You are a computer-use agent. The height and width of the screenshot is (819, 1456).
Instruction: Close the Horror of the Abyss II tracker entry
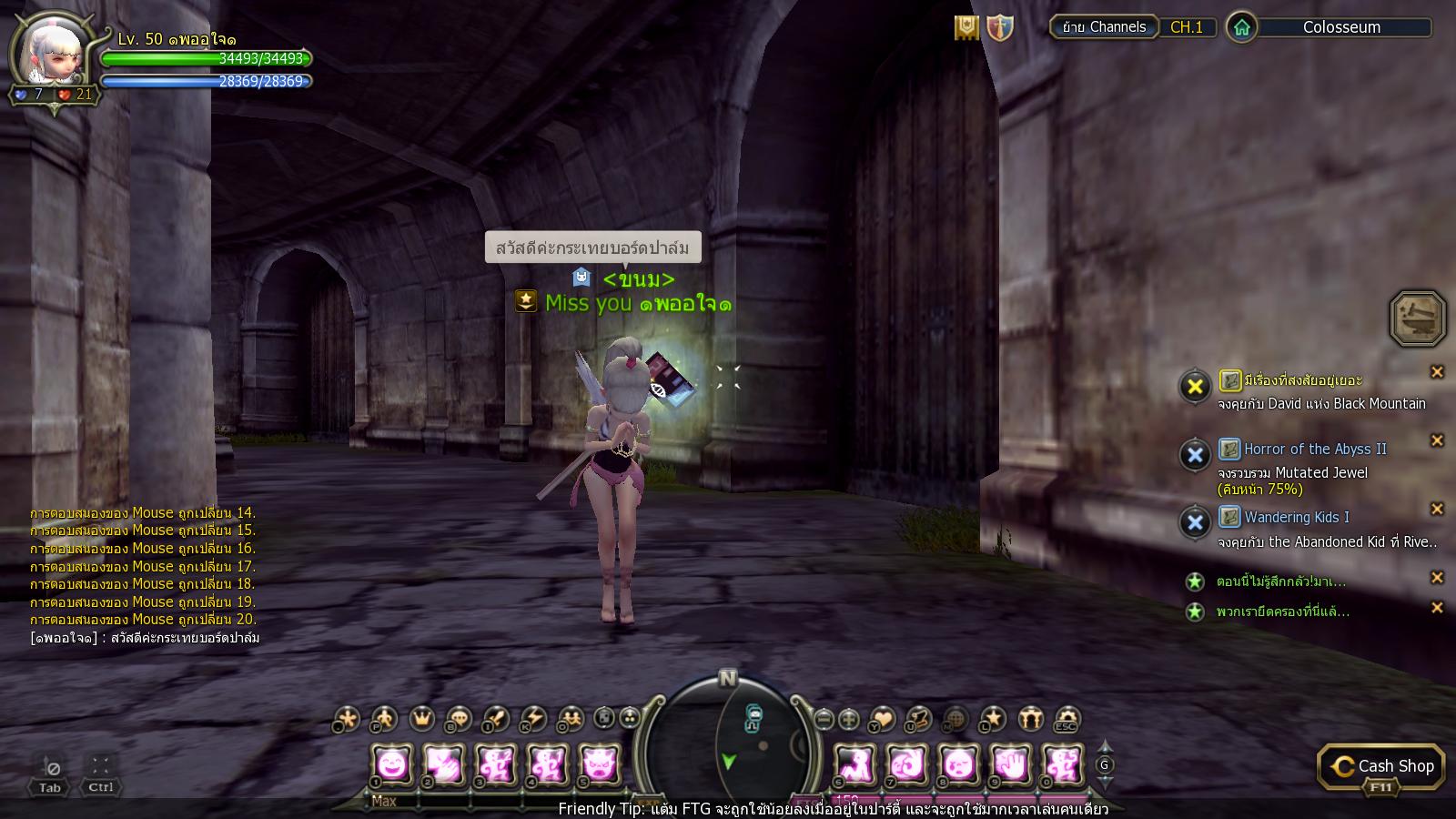click(1437, 440)
